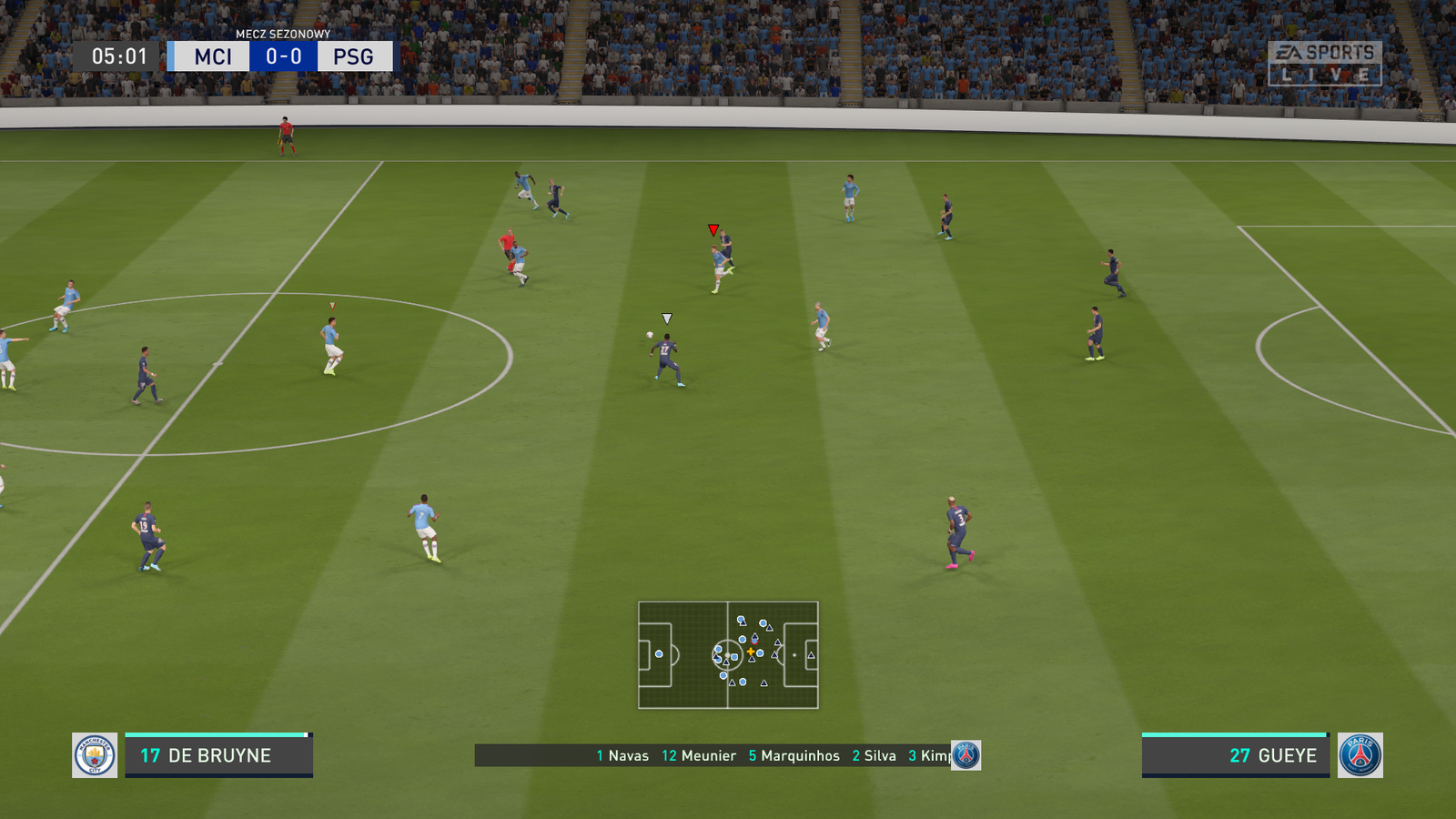The image size is (1456, 819).
Task: Click the PSG team label on the scoreboard
Action: point(353,56)
